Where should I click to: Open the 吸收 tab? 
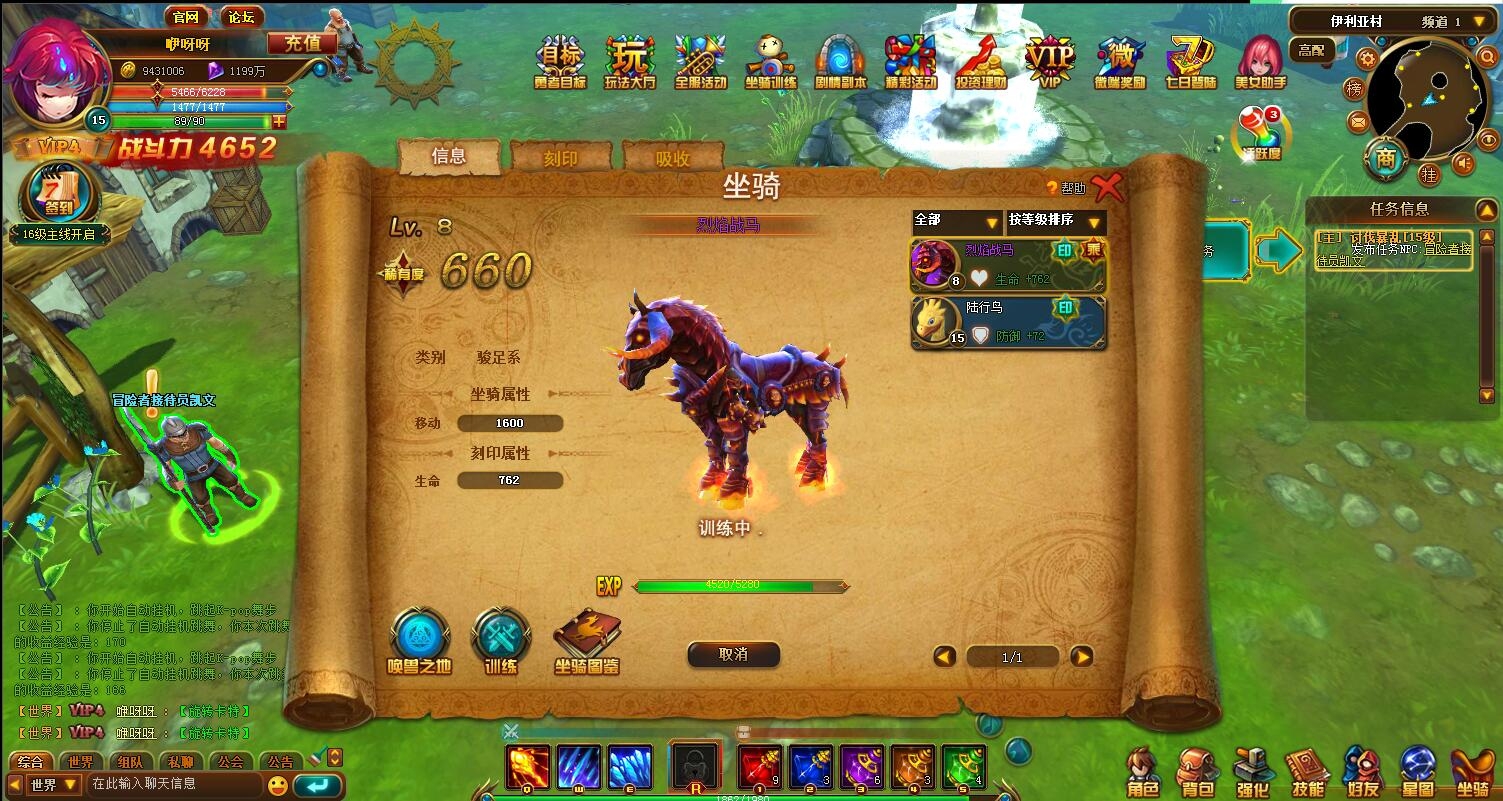[672, 158]
